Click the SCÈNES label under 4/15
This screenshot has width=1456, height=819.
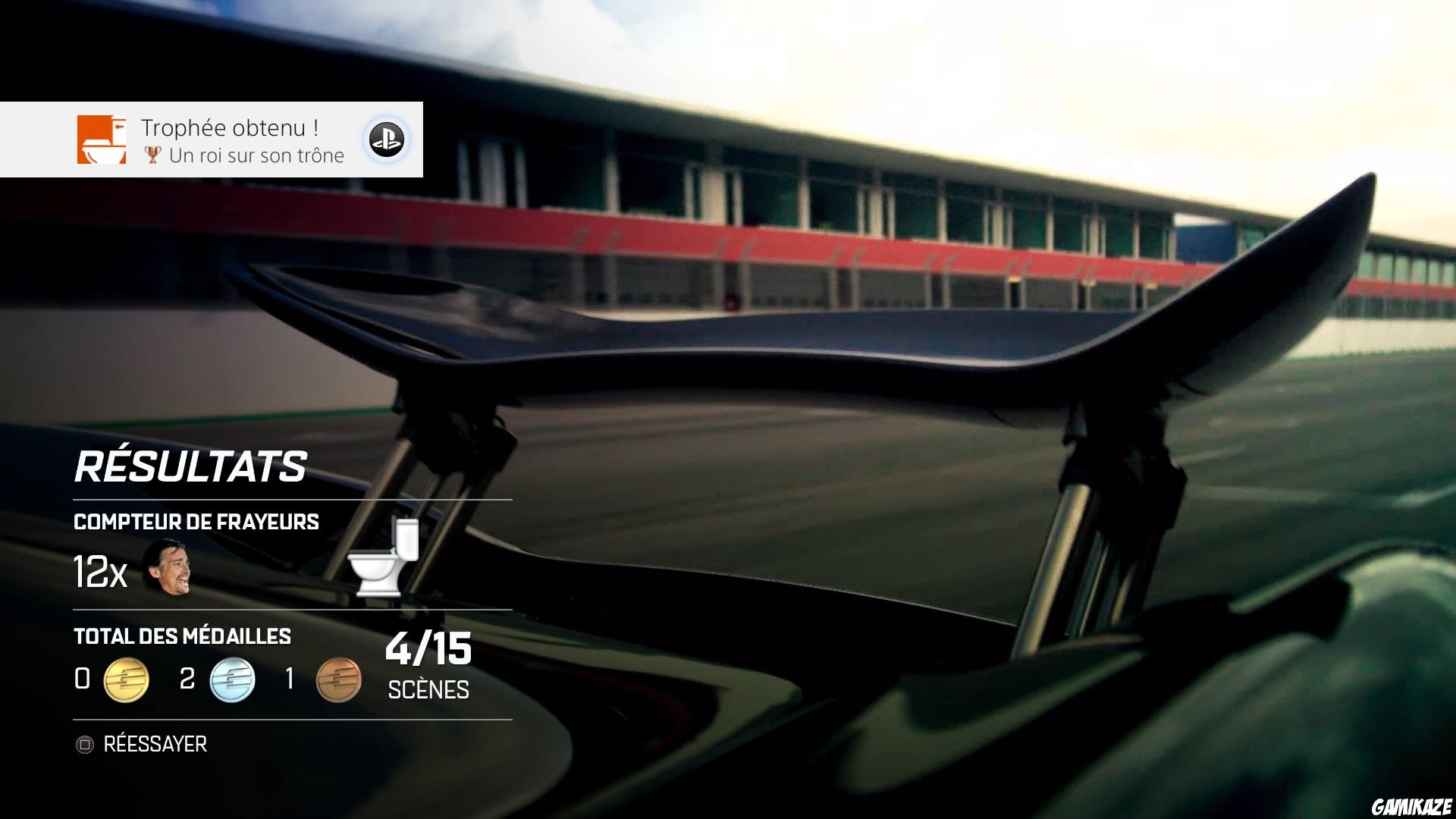[x=427, y=690]
